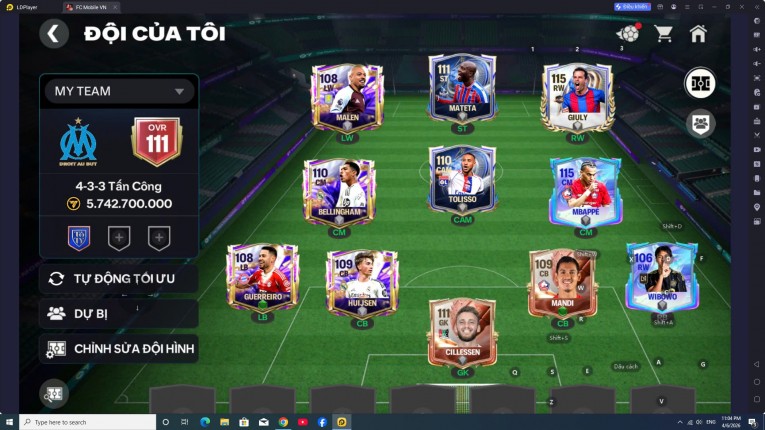Click the Marseille club badge

coord(77,141)
